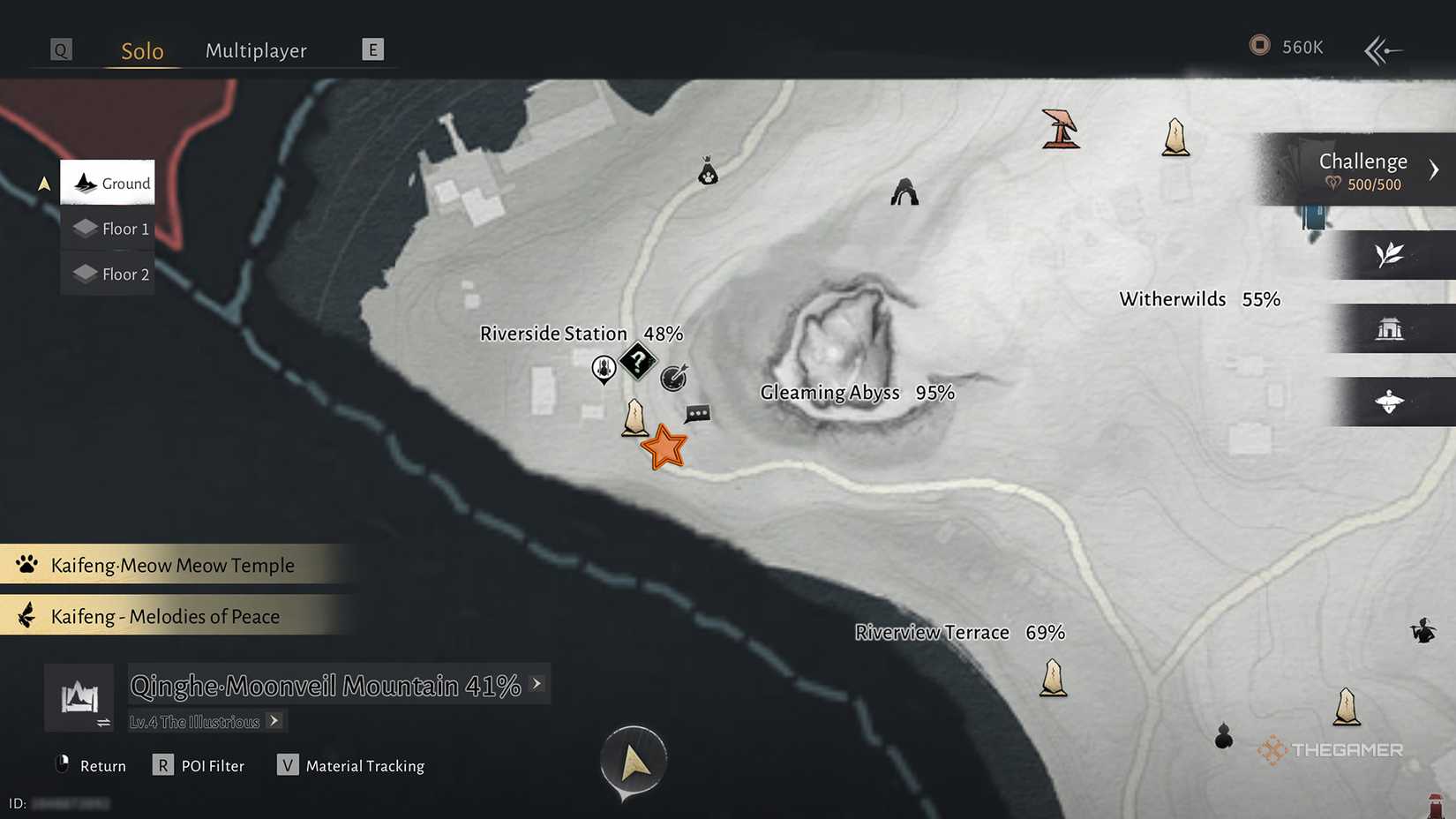Open the Qinghe Moonveil Mountain details arrow

[x=537, y=684]
